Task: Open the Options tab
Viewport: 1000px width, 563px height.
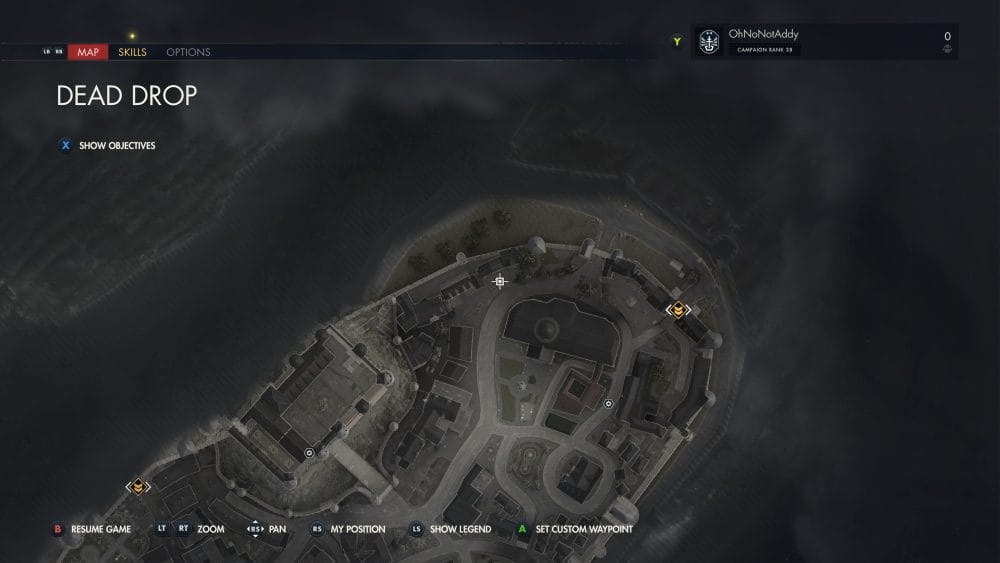Action: (x=188, y=52)
